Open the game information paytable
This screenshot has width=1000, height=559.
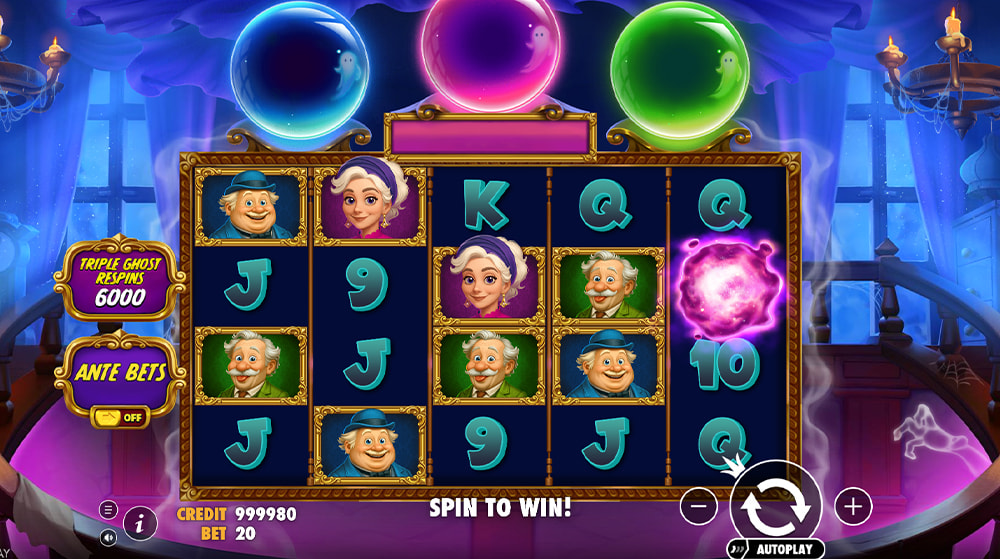pos(140,522)
